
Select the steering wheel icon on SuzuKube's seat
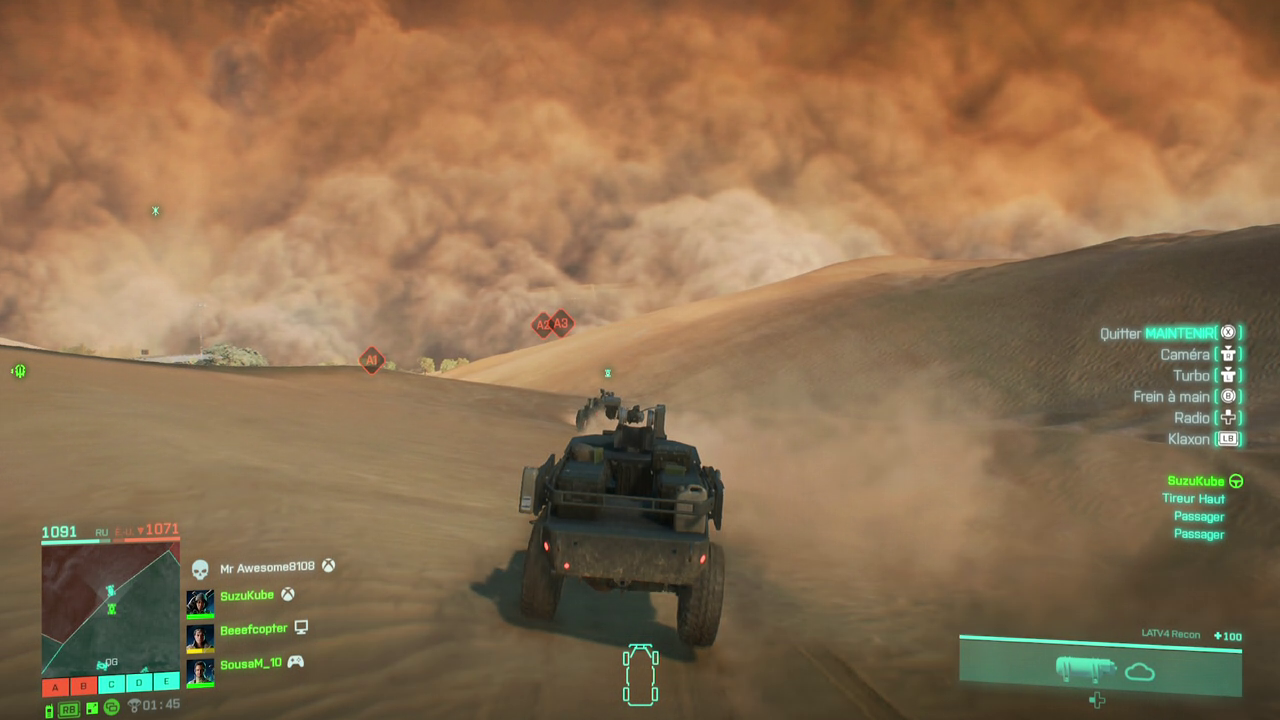1237,481
